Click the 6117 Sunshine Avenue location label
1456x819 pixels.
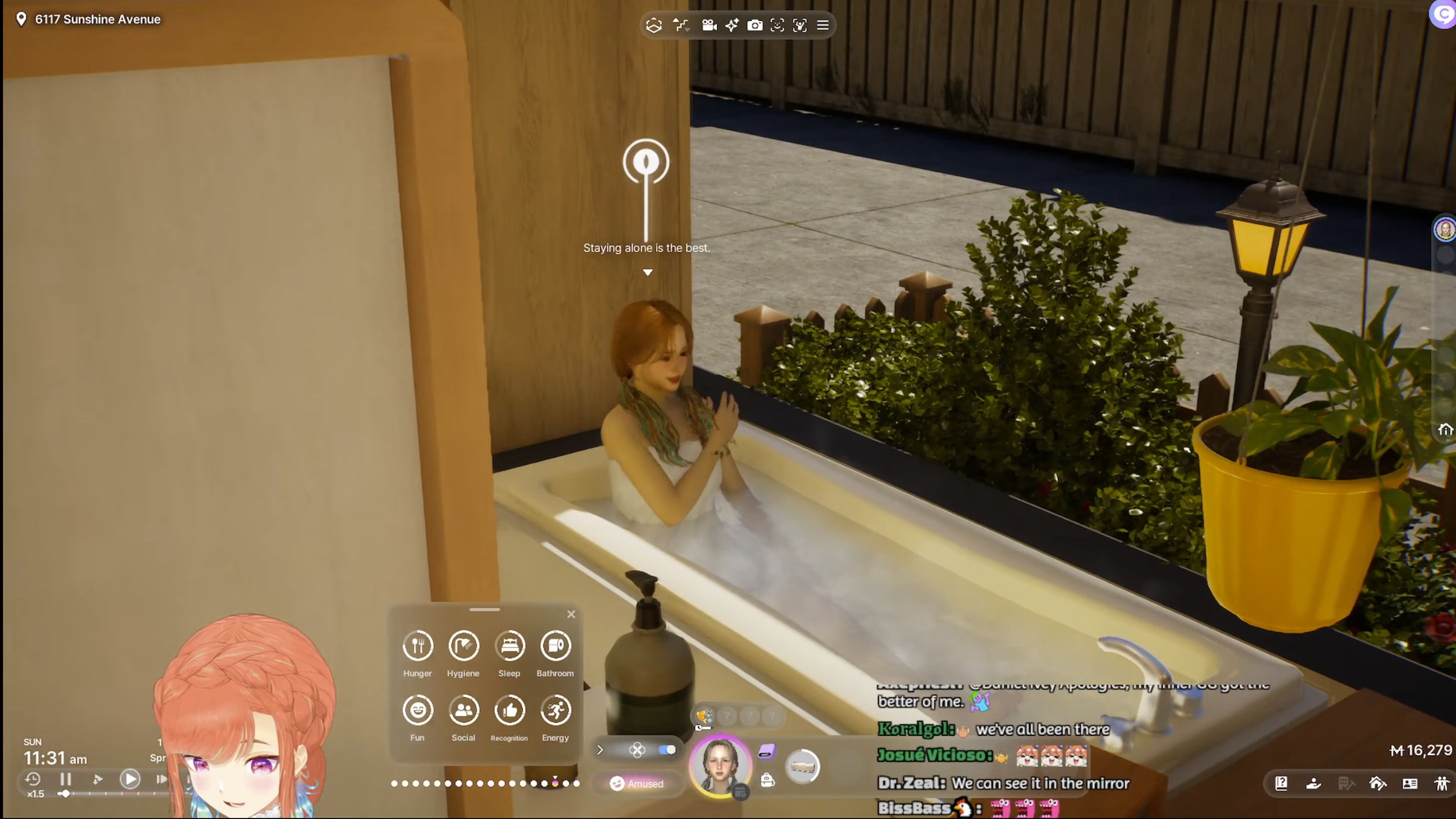(97, 19)
